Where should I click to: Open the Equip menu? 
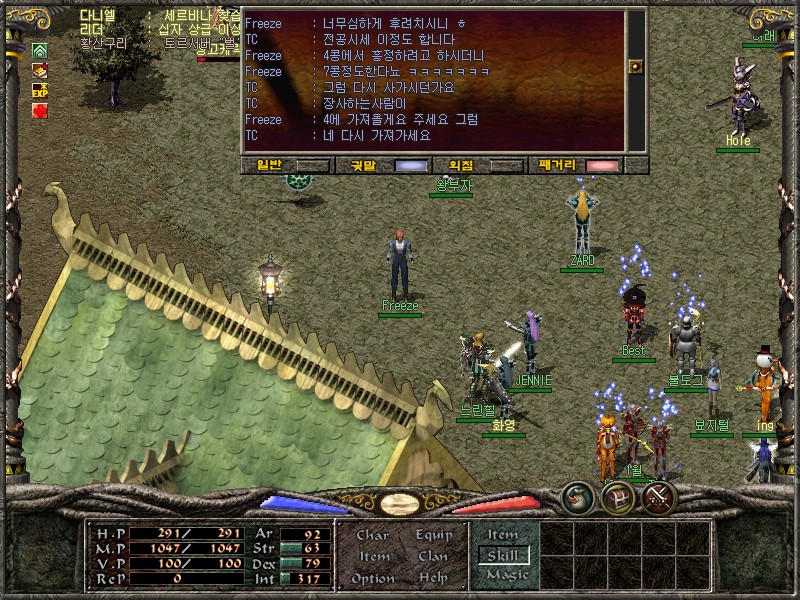pyautogui.click(x=434, y=535)
